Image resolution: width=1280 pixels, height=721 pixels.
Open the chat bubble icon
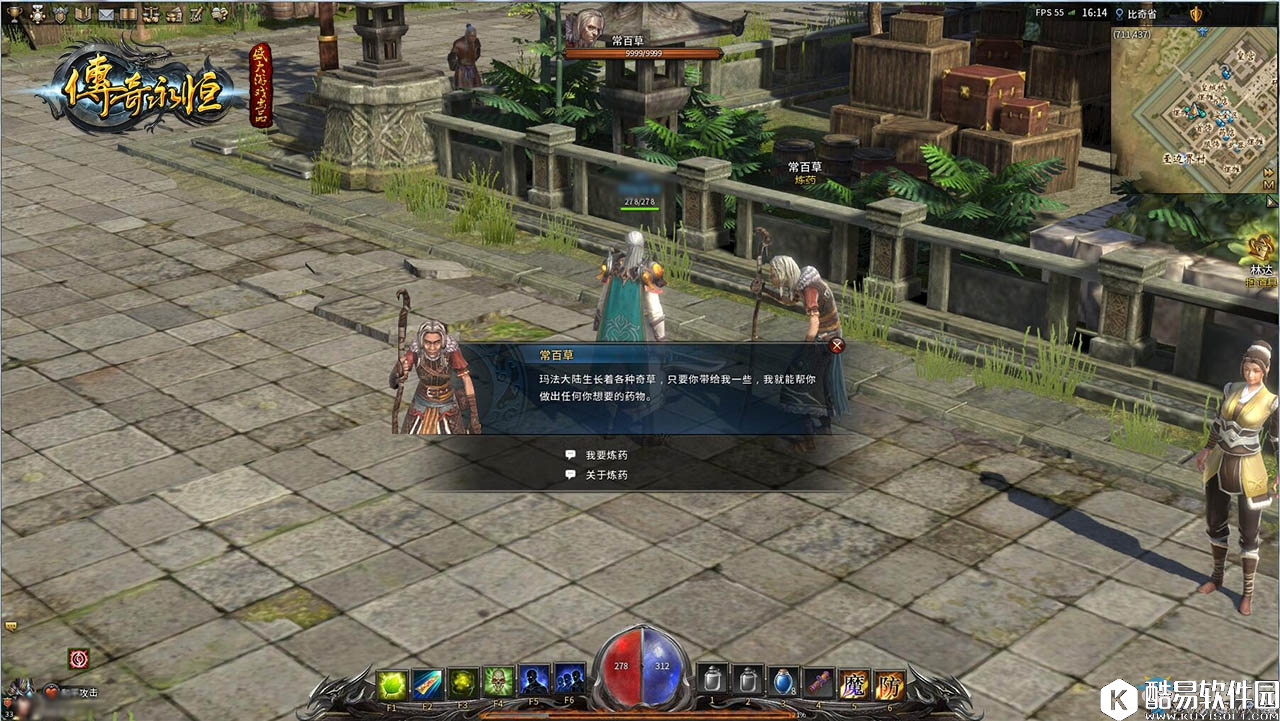tap(11, 626)
